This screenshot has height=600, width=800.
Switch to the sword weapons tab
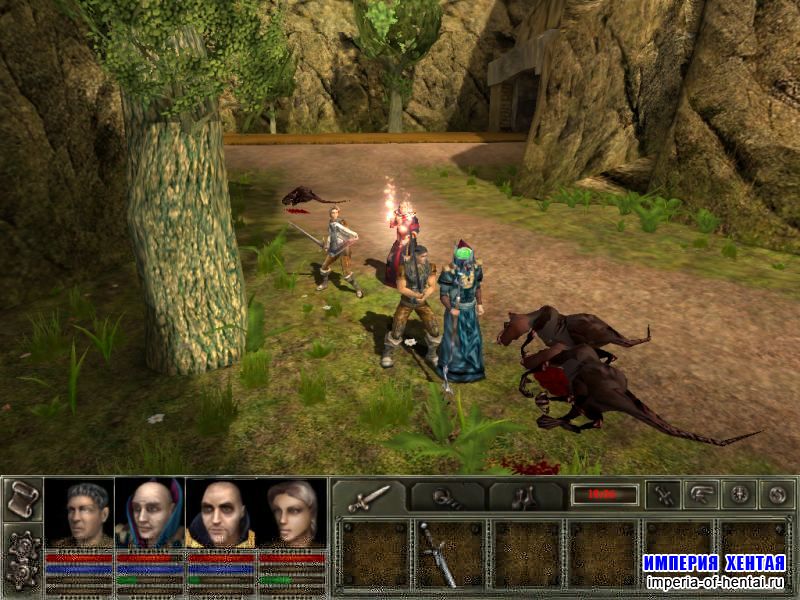[369, 496]
